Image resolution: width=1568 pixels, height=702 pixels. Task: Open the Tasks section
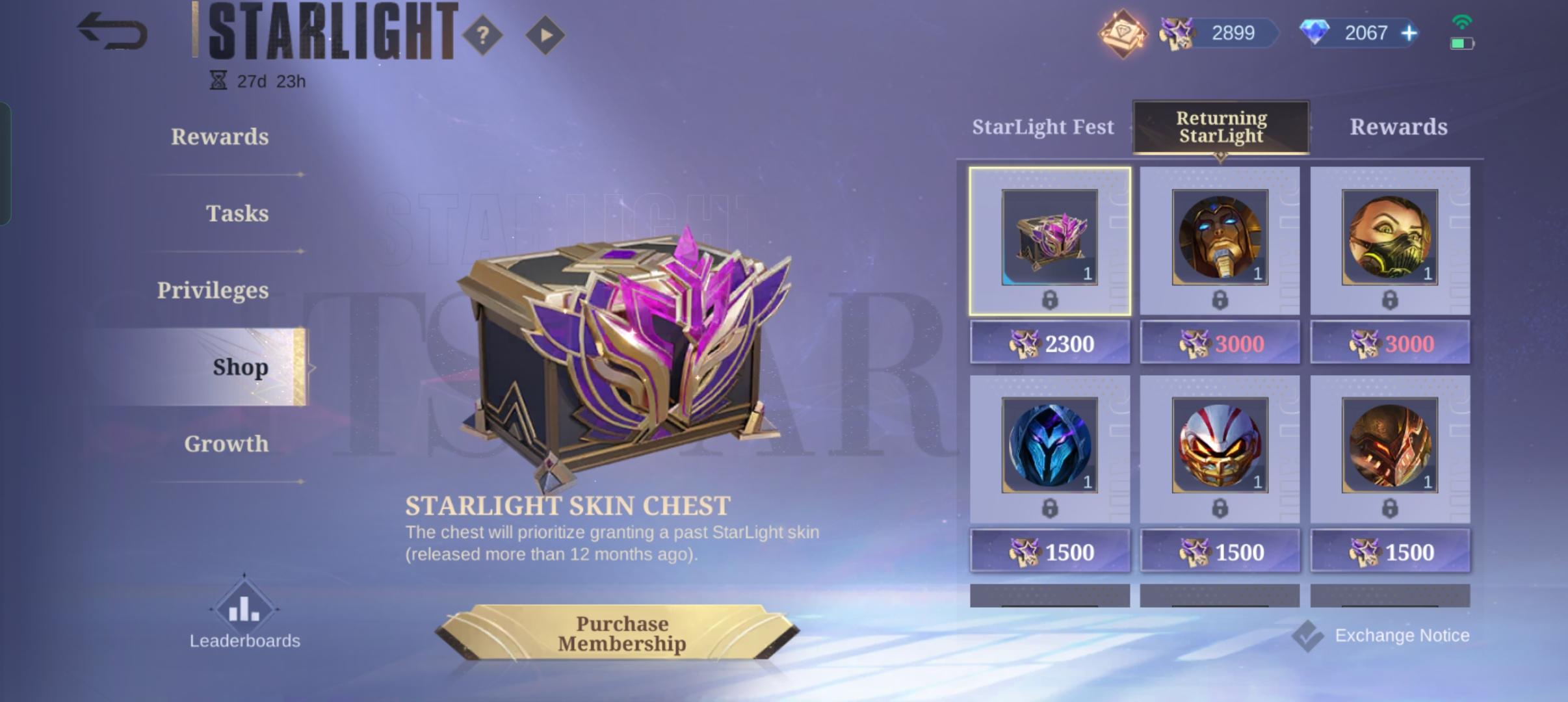point(238,214)
